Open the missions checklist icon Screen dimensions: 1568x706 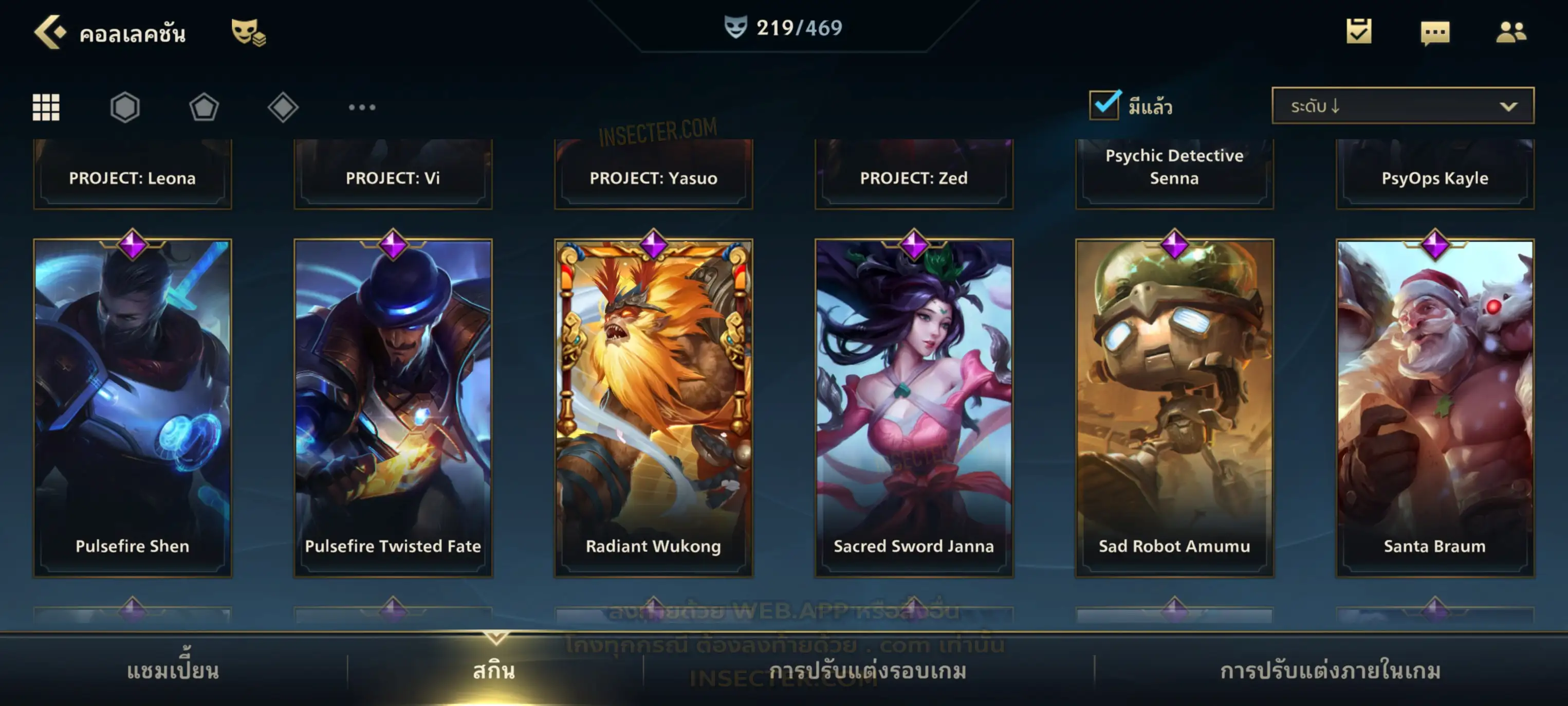(1358, 32)
